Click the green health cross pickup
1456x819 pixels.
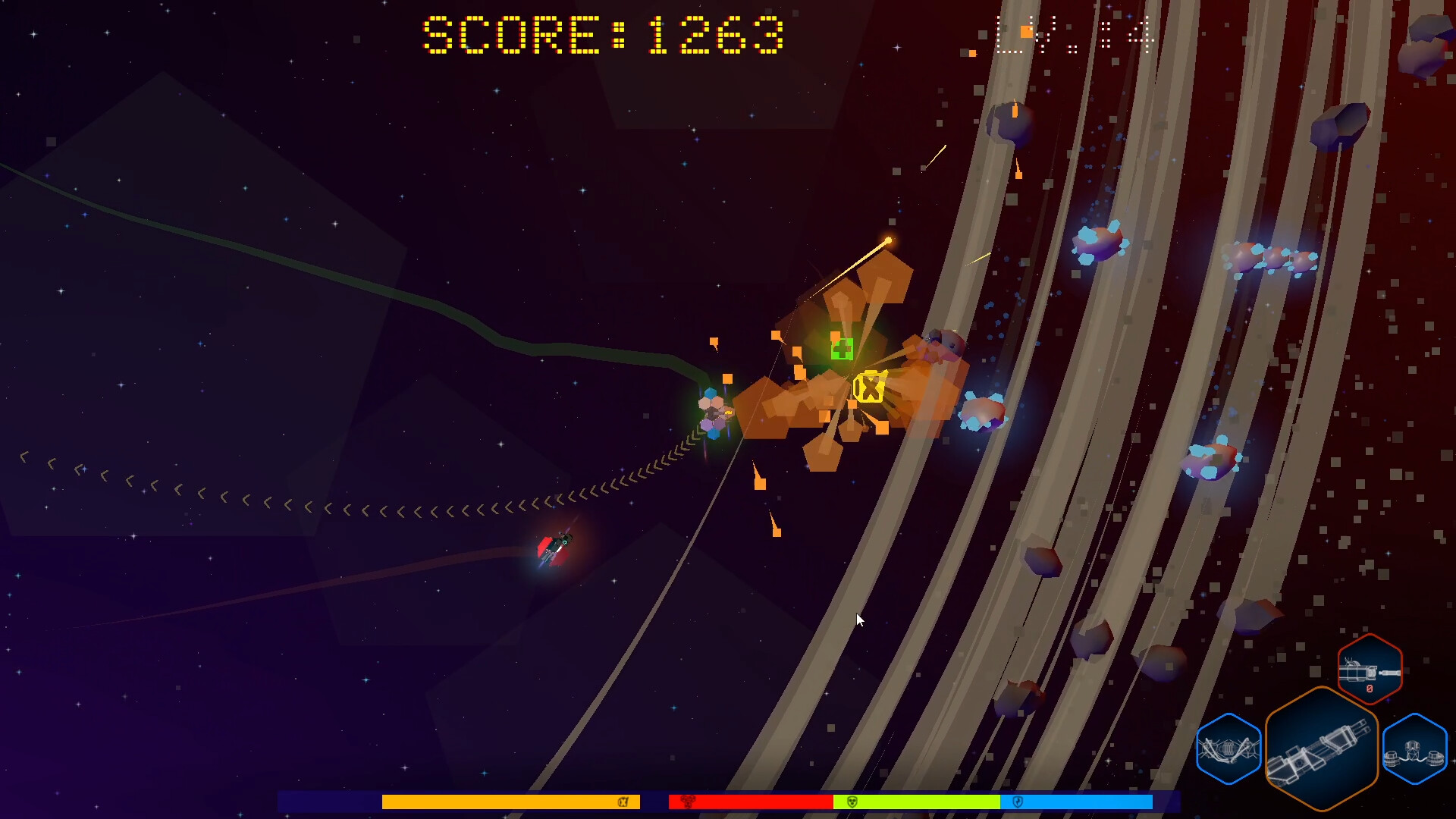click(x=842, y=350)
